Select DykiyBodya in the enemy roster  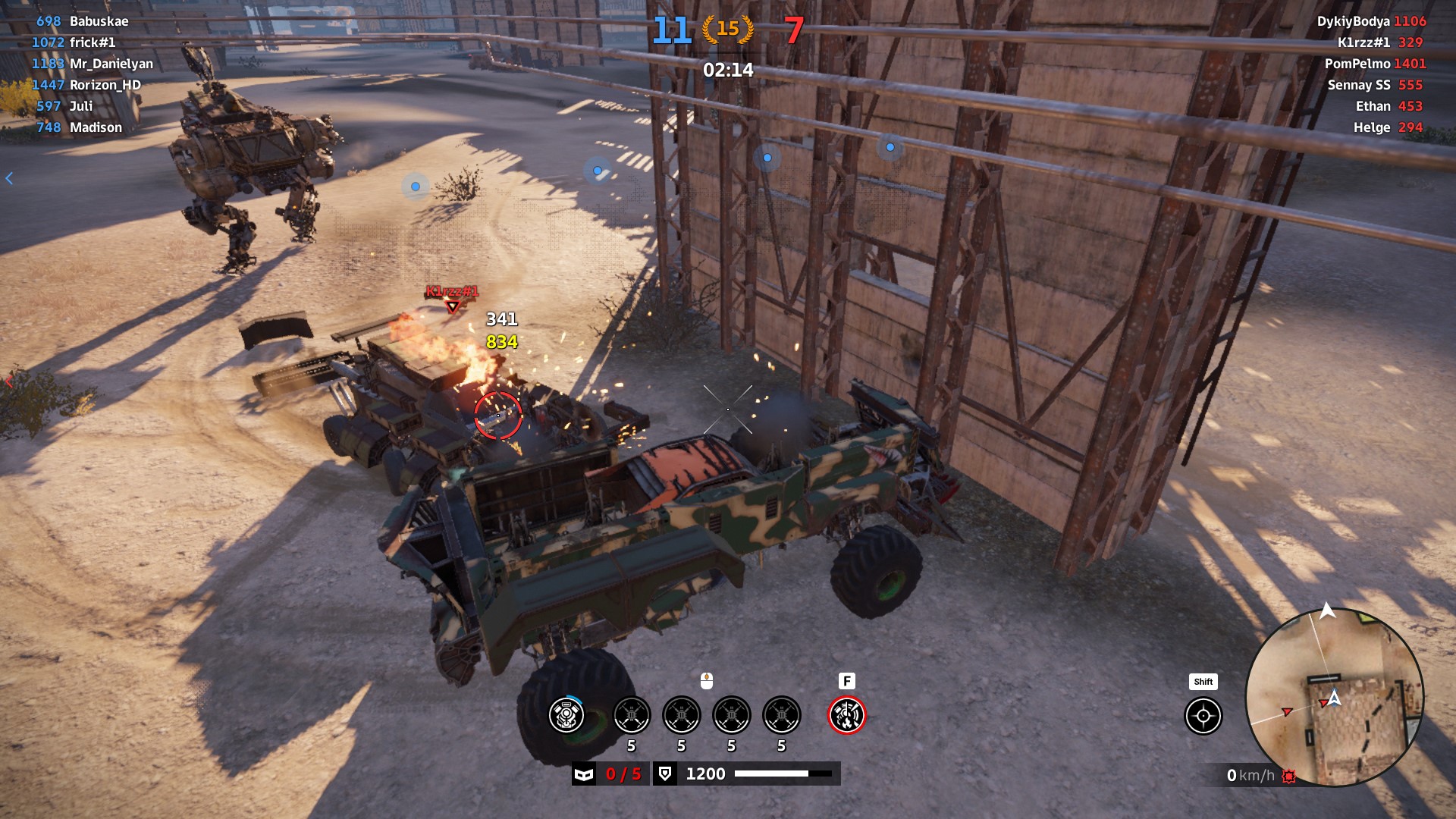pyautogui.click(x=1353, y=21)
